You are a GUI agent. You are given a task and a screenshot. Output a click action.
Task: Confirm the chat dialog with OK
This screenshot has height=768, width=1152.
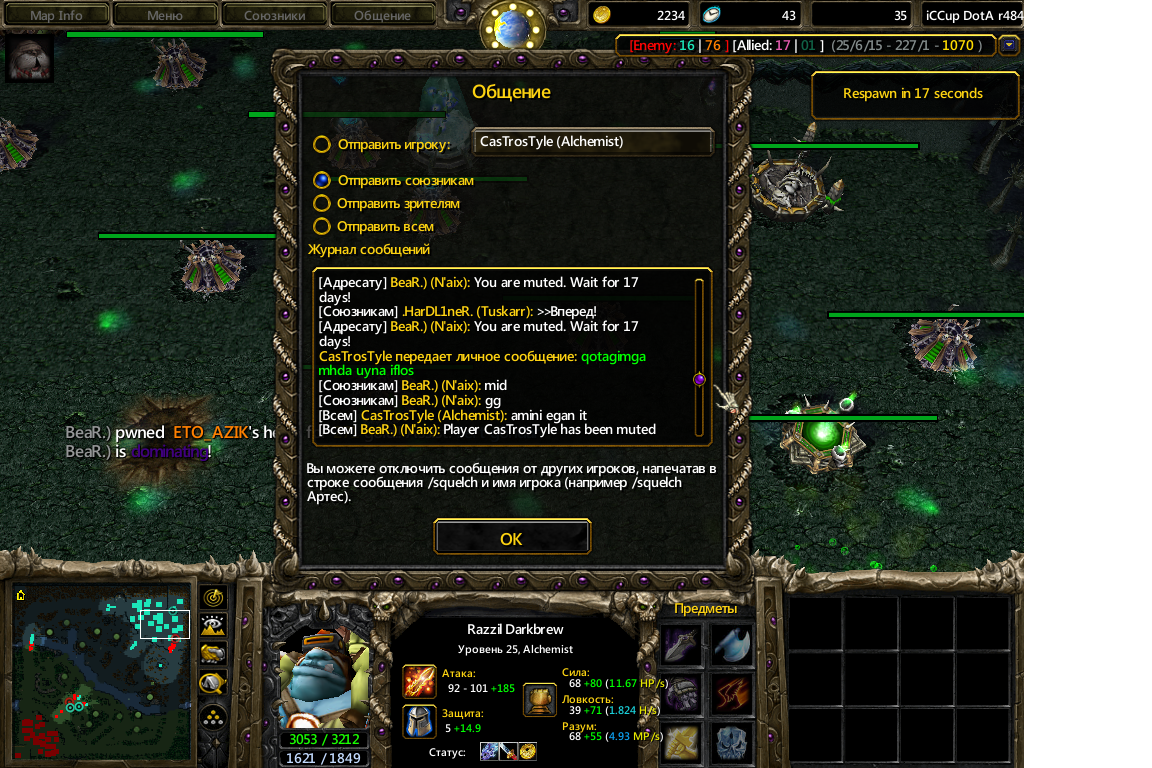pos(511,538)
